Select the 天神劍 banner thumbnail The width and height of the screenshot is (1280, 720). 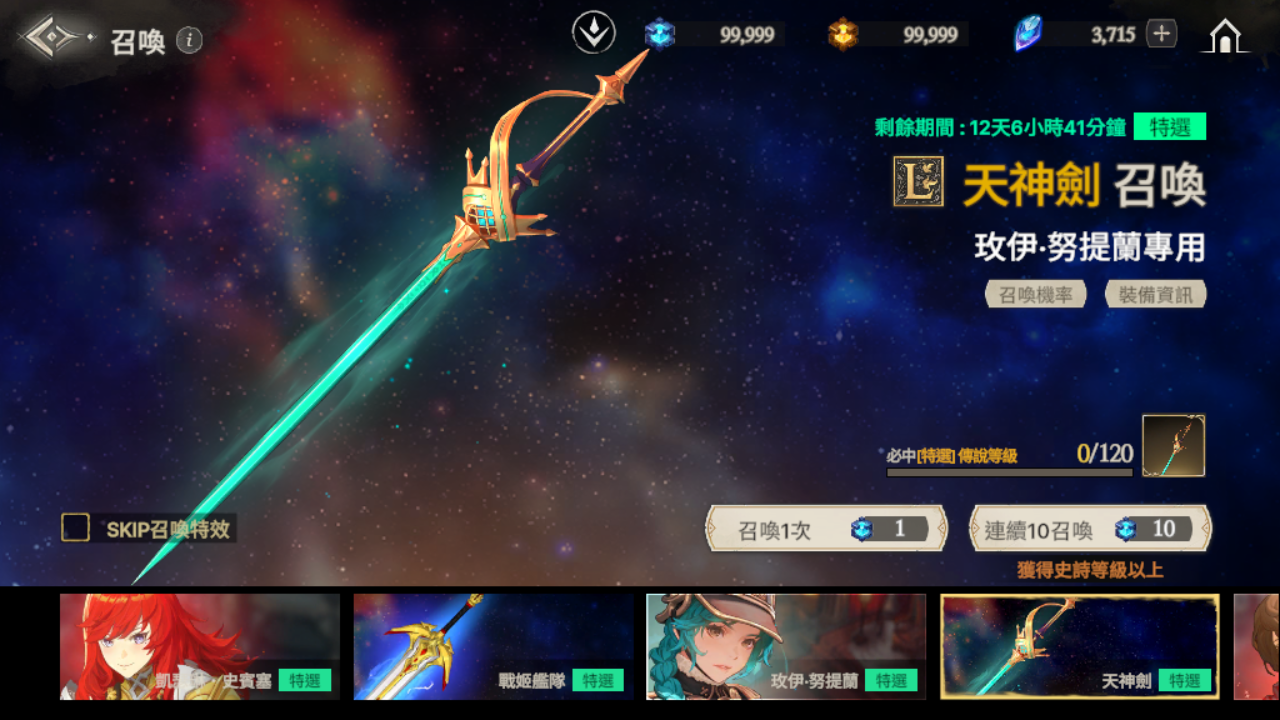click(x=1079, y=646)
